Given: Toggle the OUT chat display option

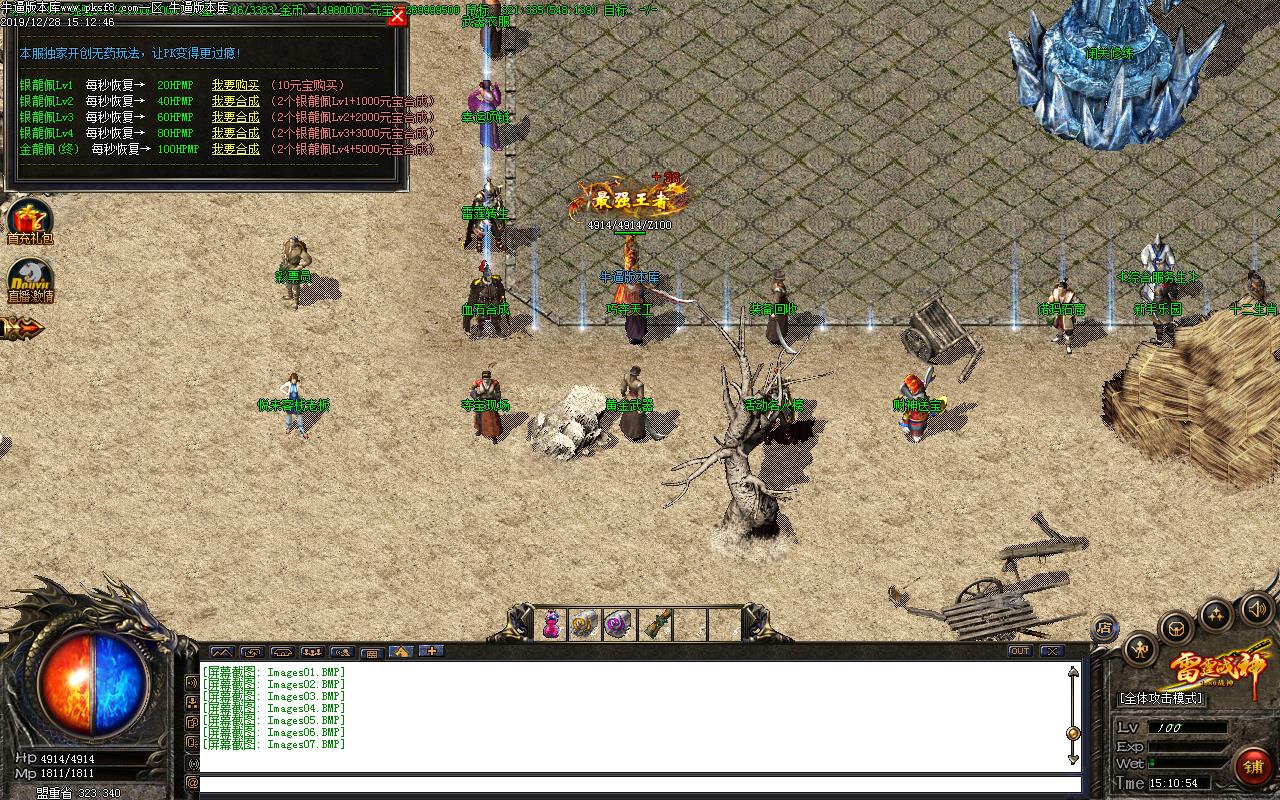Looking at the screenshot, I should (1019, 651).
